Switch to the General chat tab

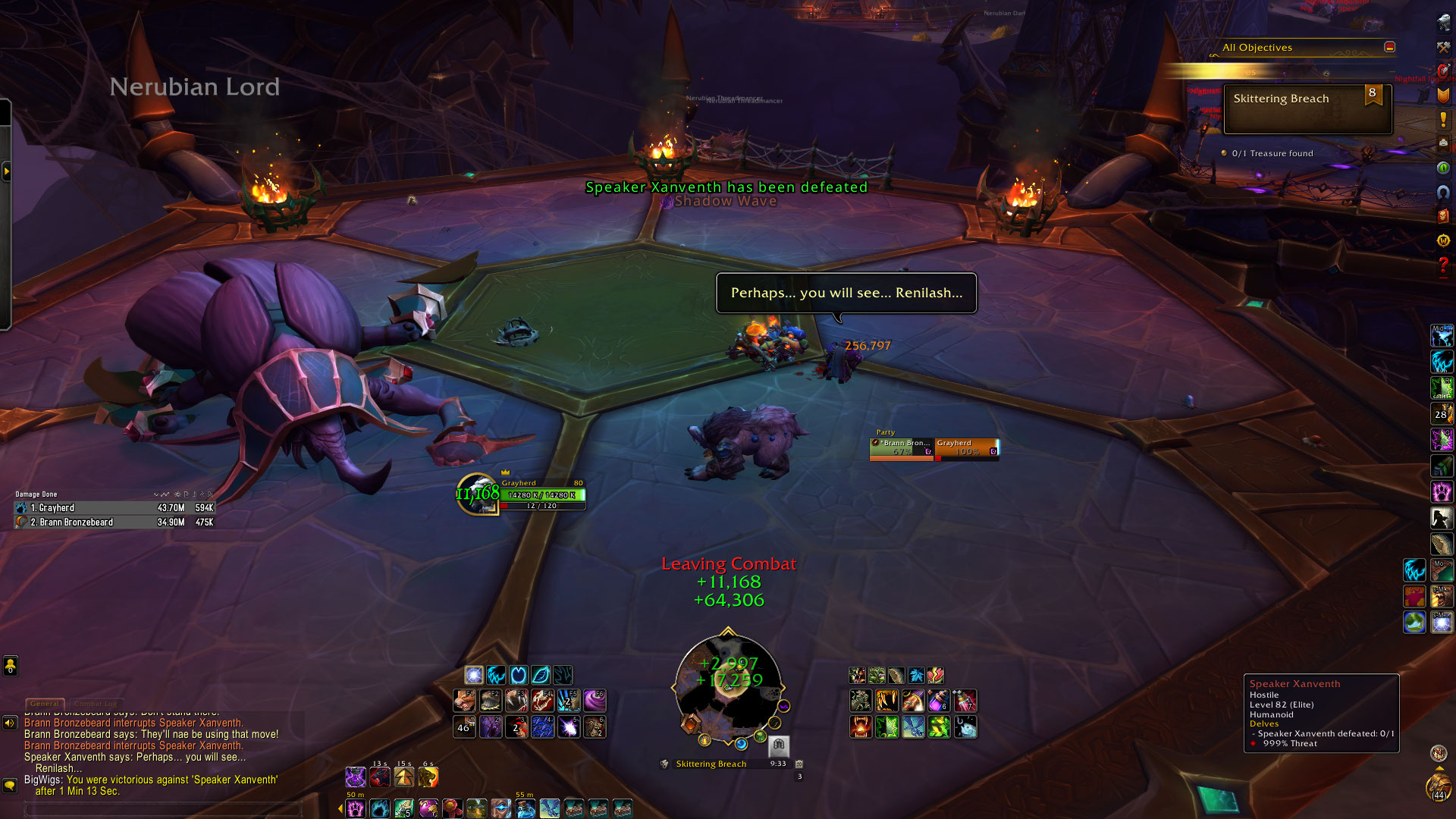coord(45,704)
